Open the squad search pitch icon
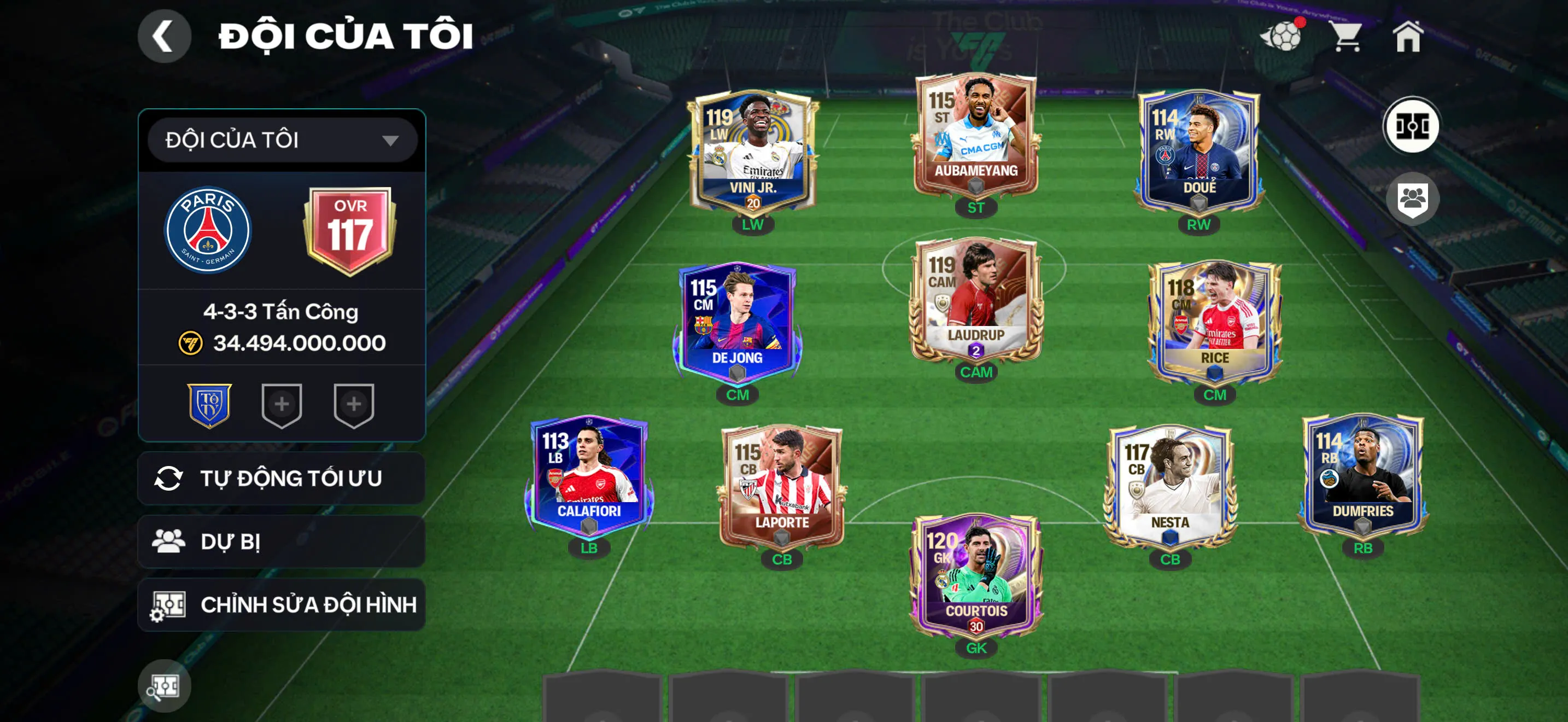Viewport: 1568px width, 722px height. point(165,686)
